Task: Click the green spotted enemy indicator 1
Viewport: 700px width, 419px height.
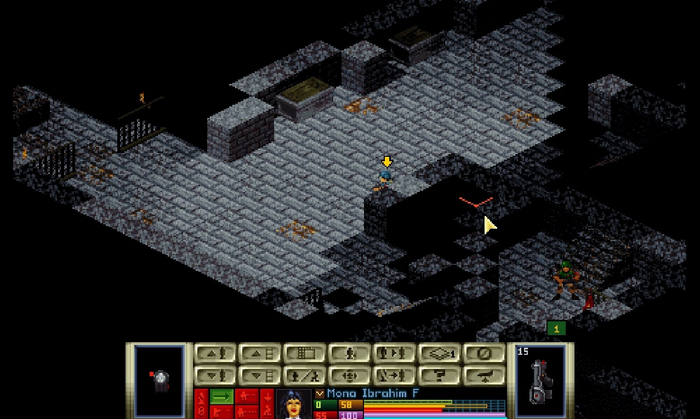Action: click(x=557, y=328)
